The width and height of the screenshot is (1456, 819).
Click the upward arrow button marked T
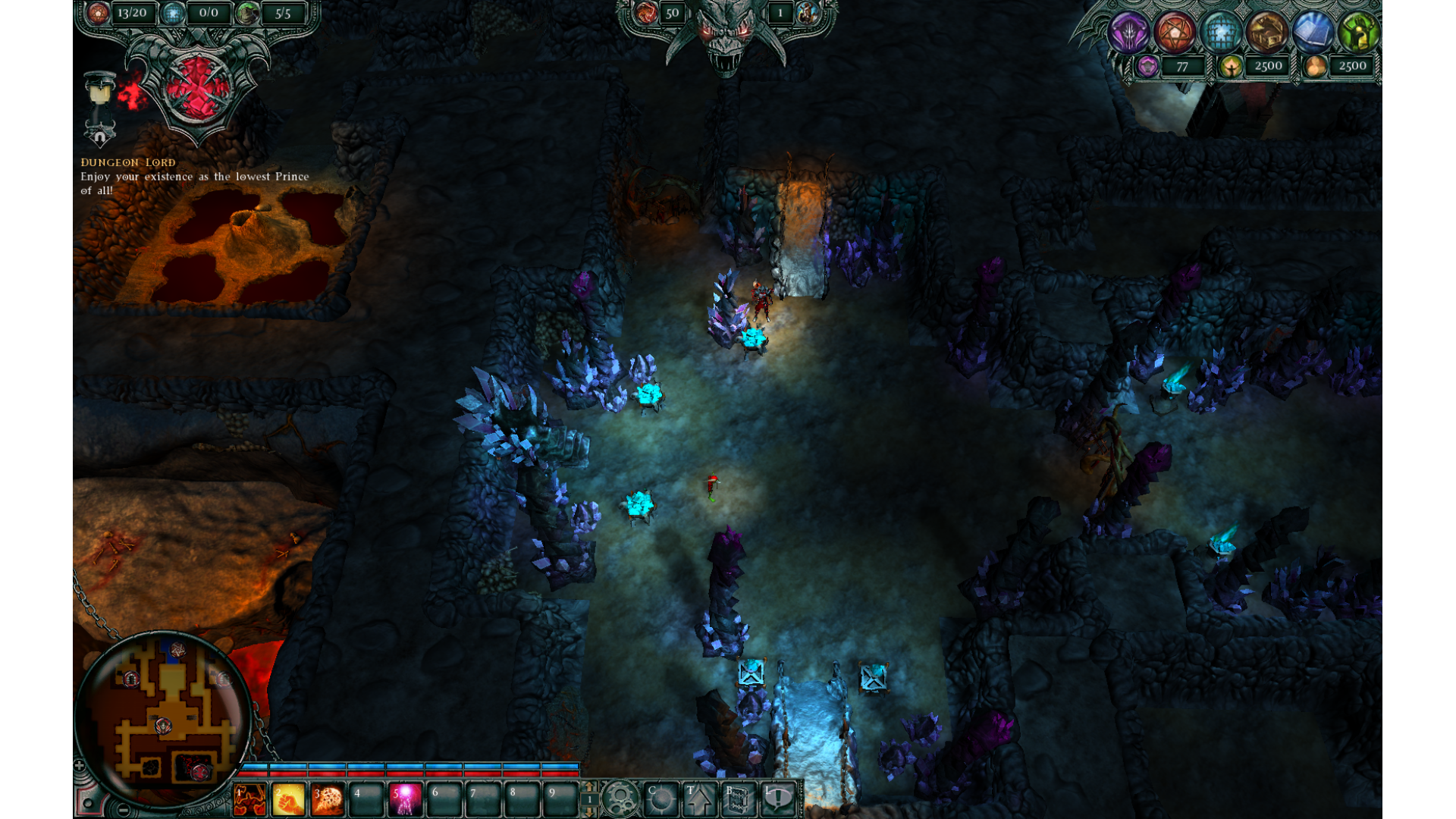699,799
